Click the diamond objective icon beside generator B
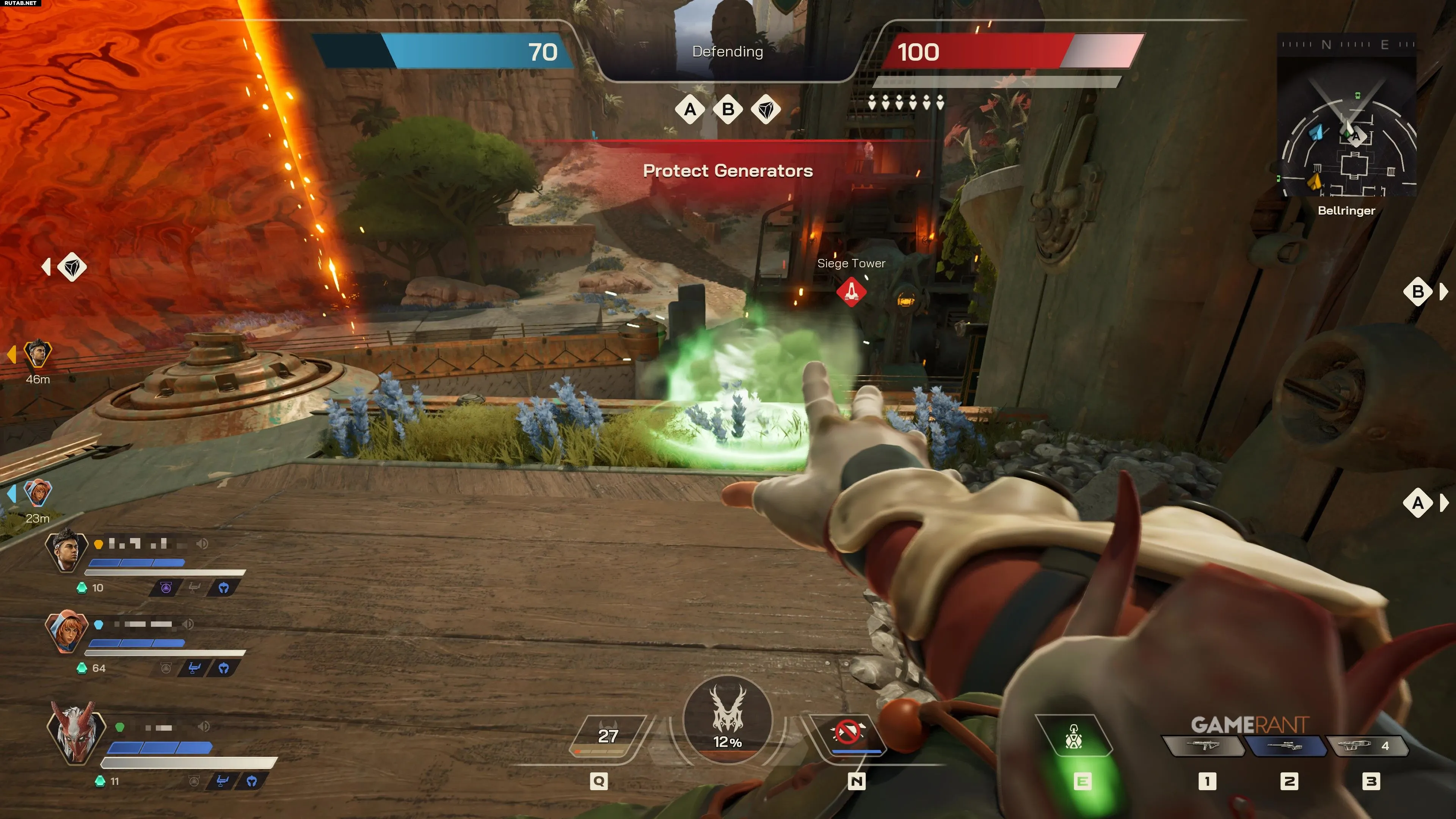1456x819 pixels. click(x=766, y=109)
